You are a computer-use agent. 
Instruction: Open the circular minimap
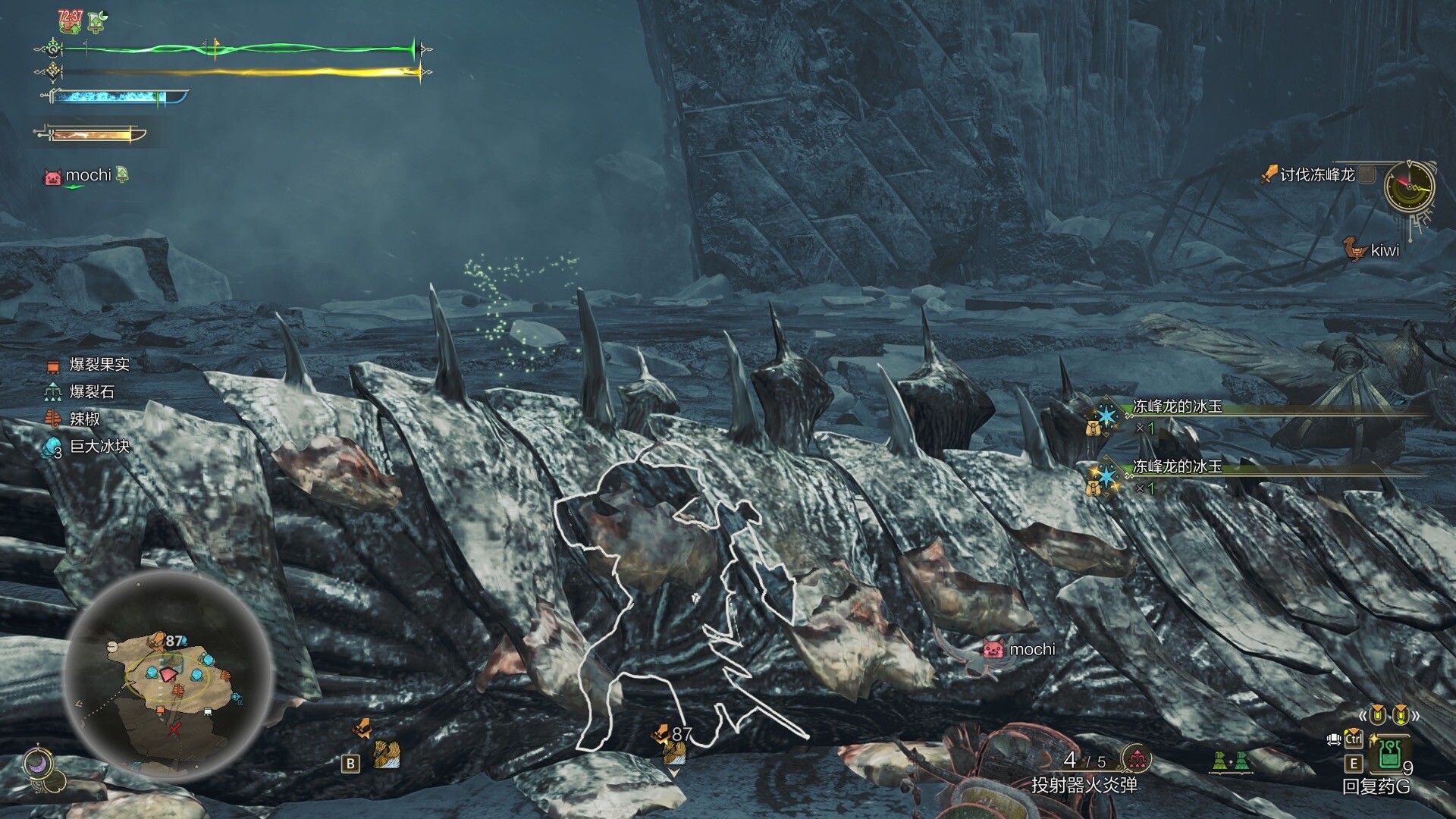tap(168, 677)
